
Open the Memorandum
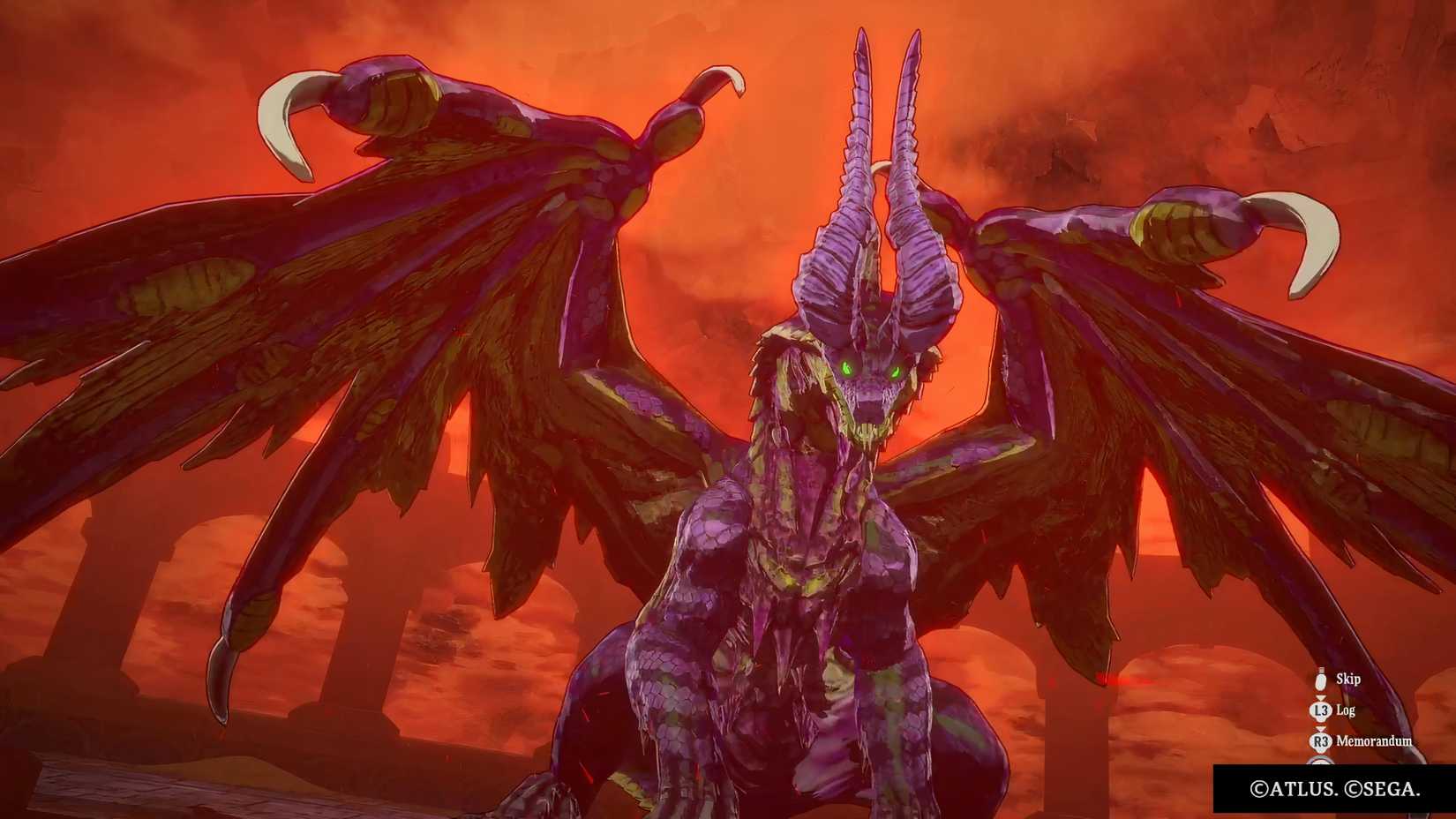pyautogui.click(x=1374, y=740)
